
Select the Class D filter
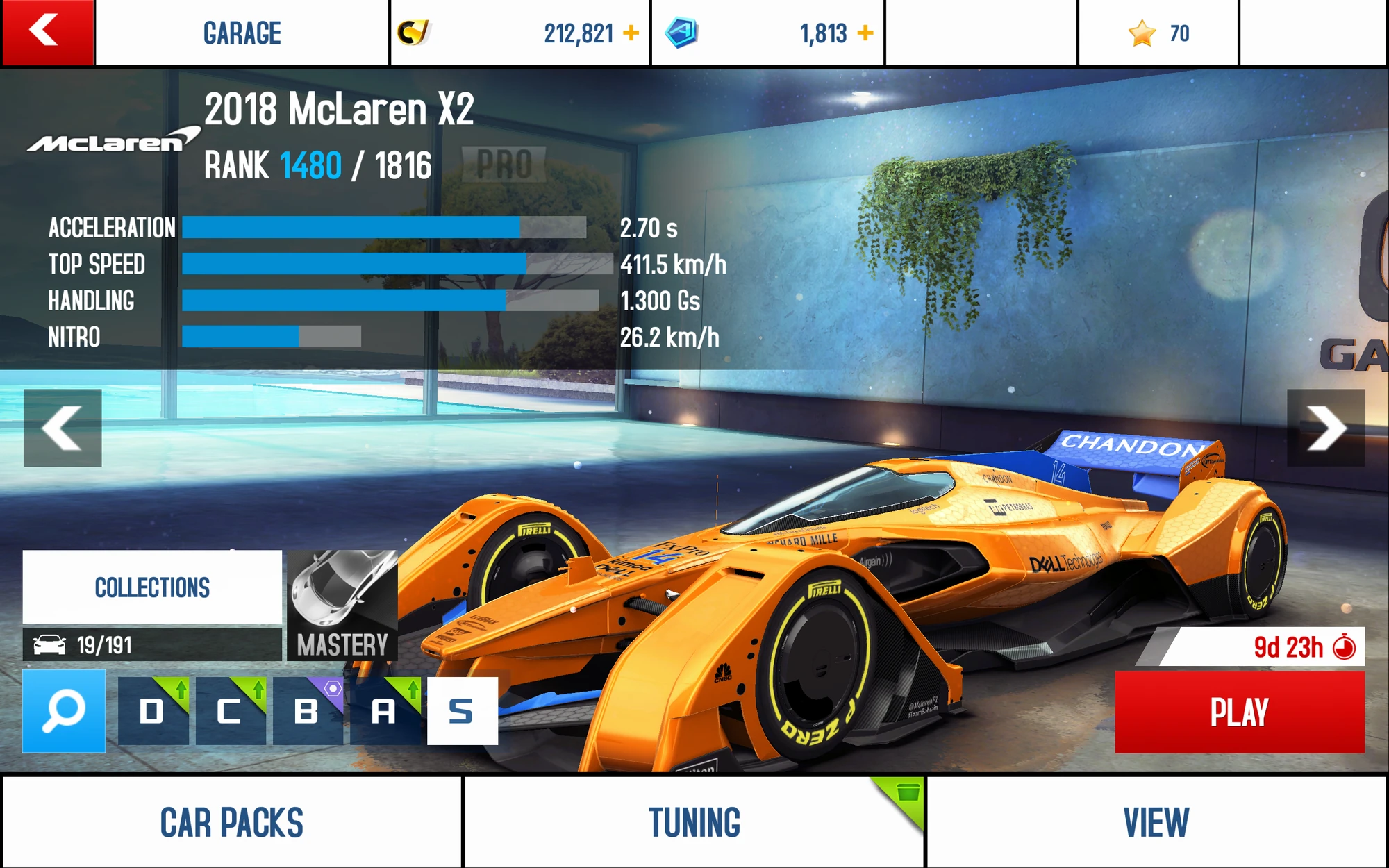point(153,710)
